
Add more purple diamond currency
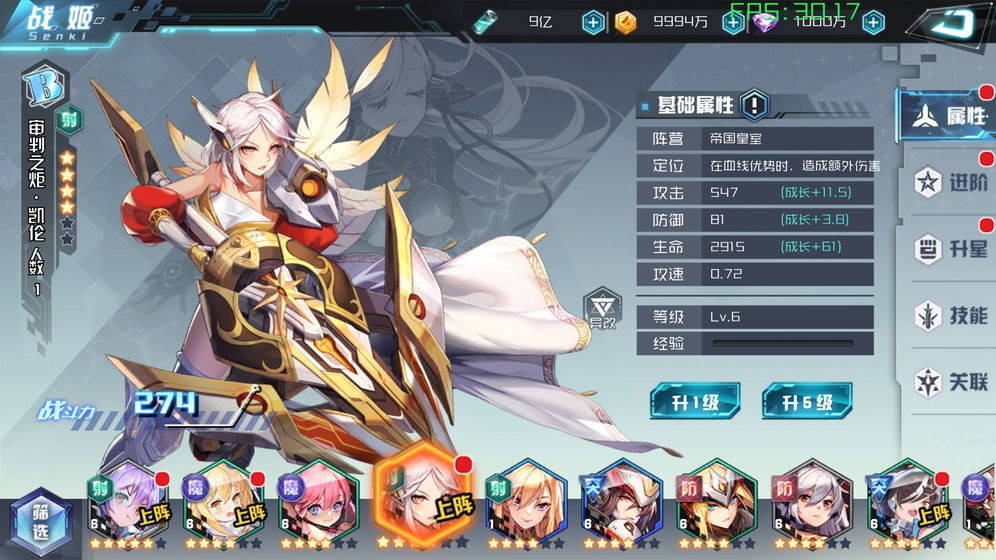[x=873, y=22]
